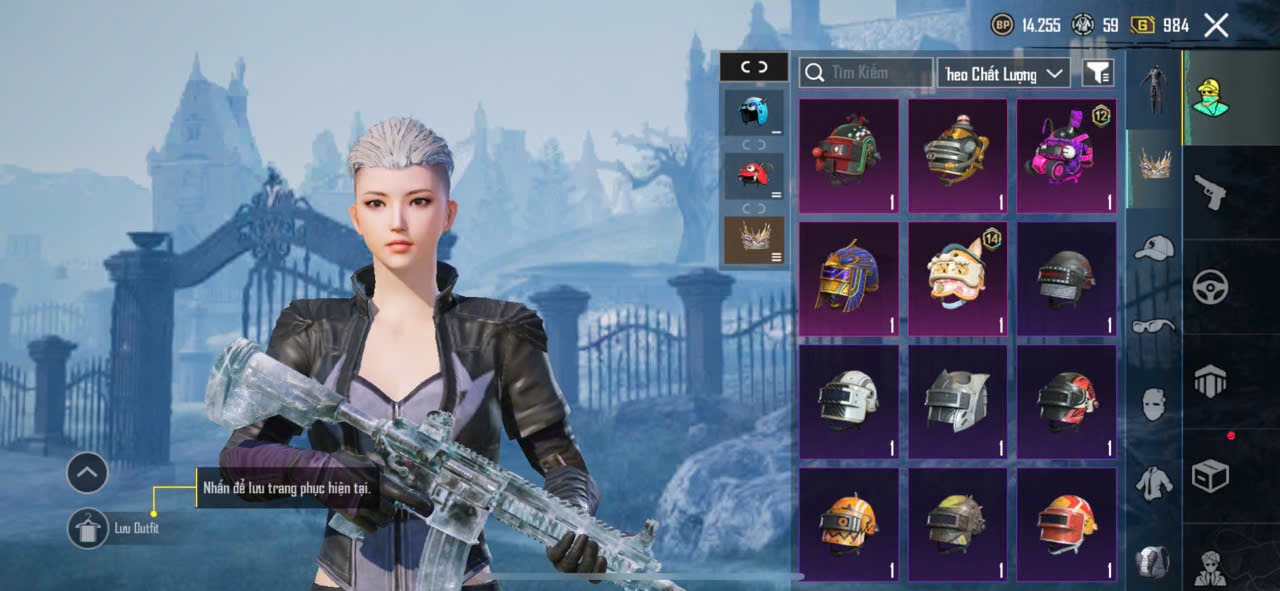Select the equipped blue helmet slot
1280x591 pixels.
coord(754,113)
